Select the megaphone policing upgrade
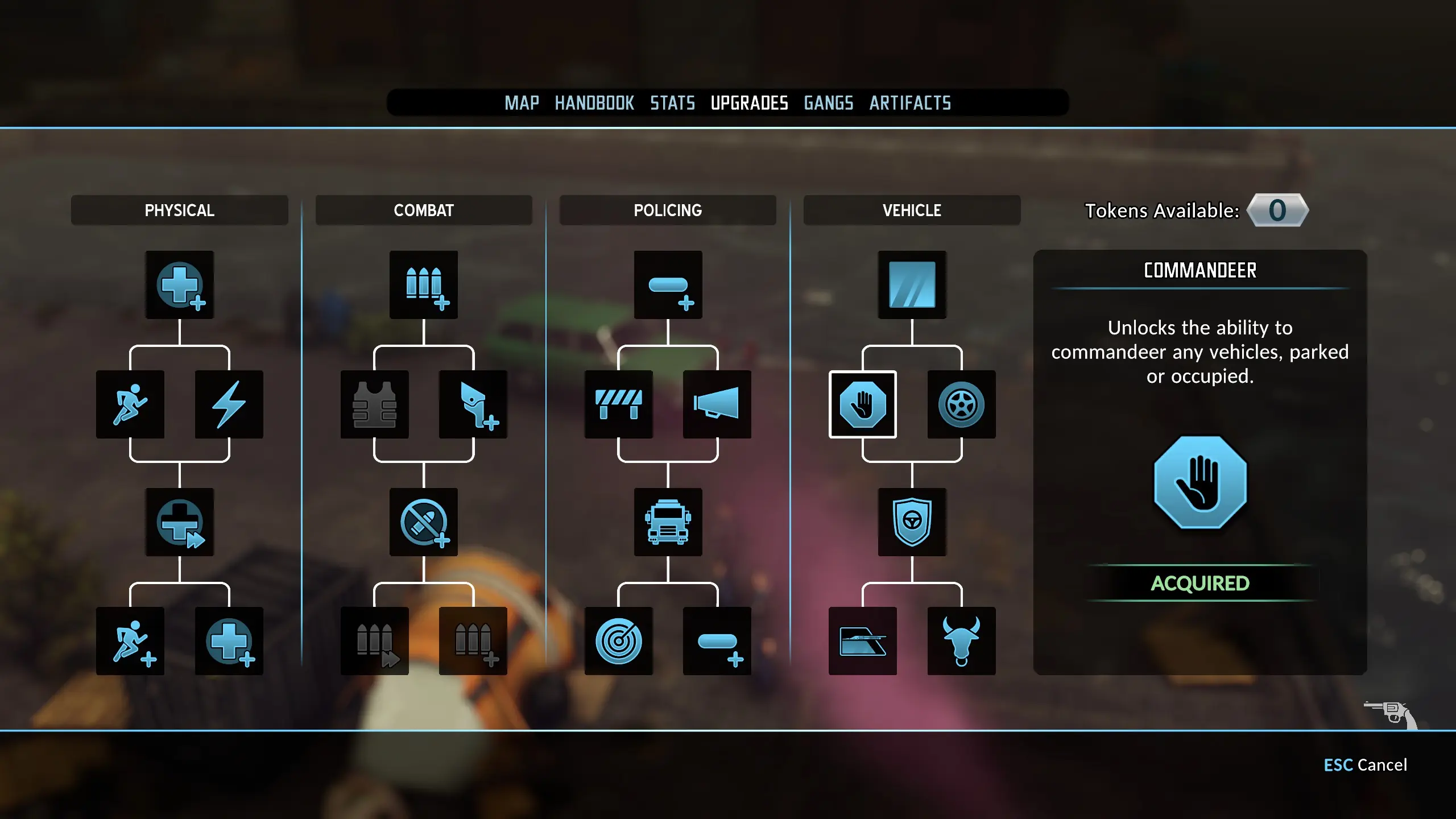The height and width of the screenshot is (819, 1456). [717, 404]
